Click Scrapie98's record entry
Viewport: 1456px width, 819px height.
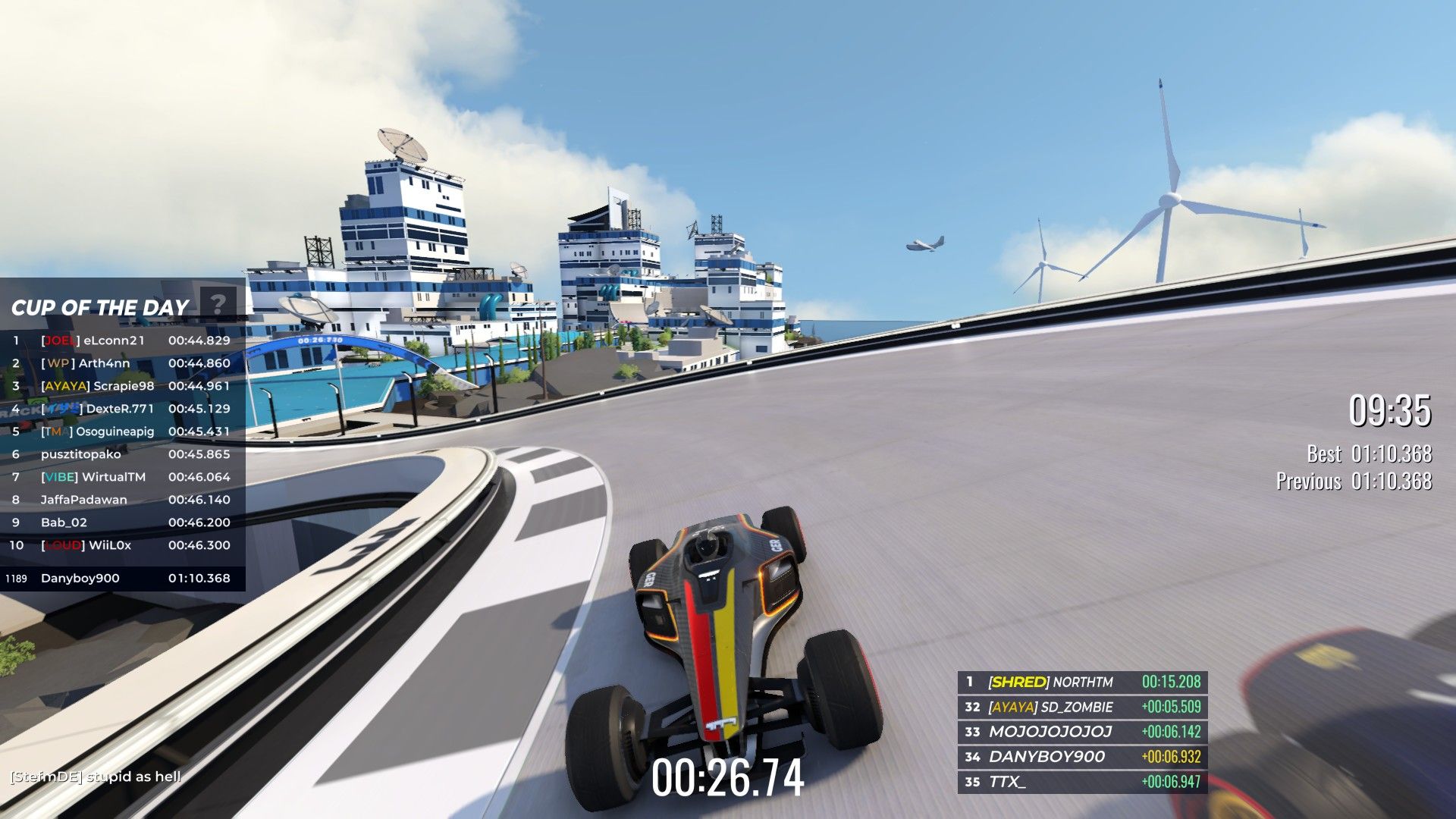(121, 386)
